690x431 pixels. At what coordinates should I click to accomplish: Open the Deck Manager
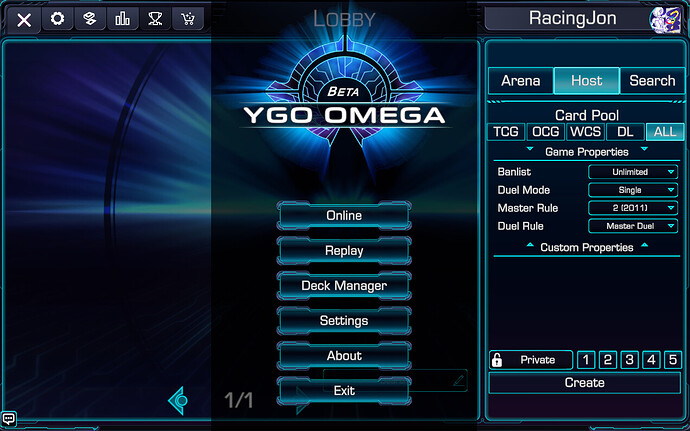pyautogui.click(x=344, y=286)
